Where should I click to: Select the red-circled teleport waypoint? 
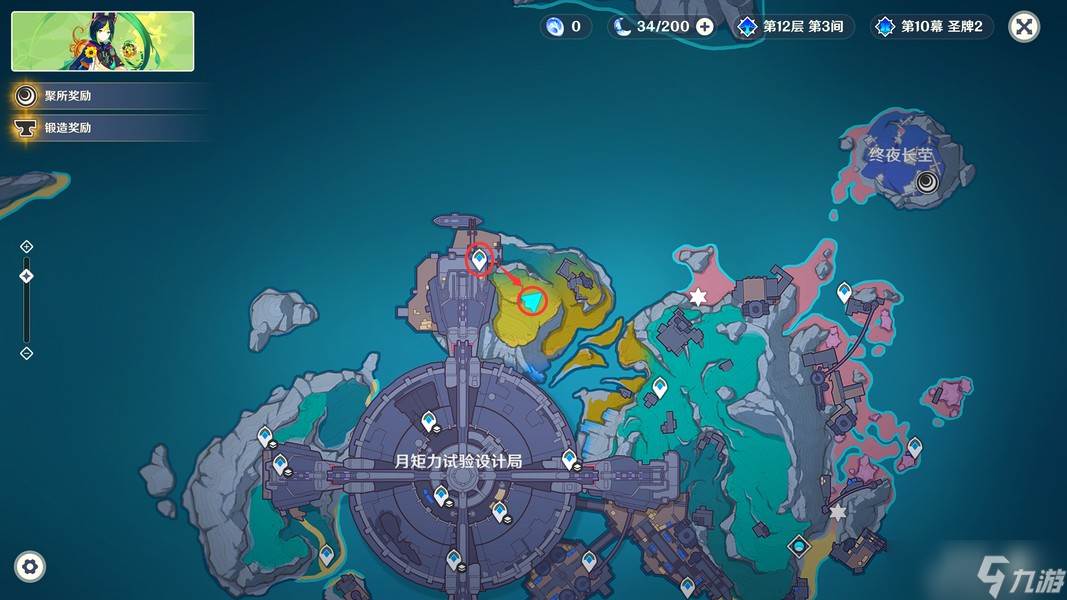click(x=480, y=259)
